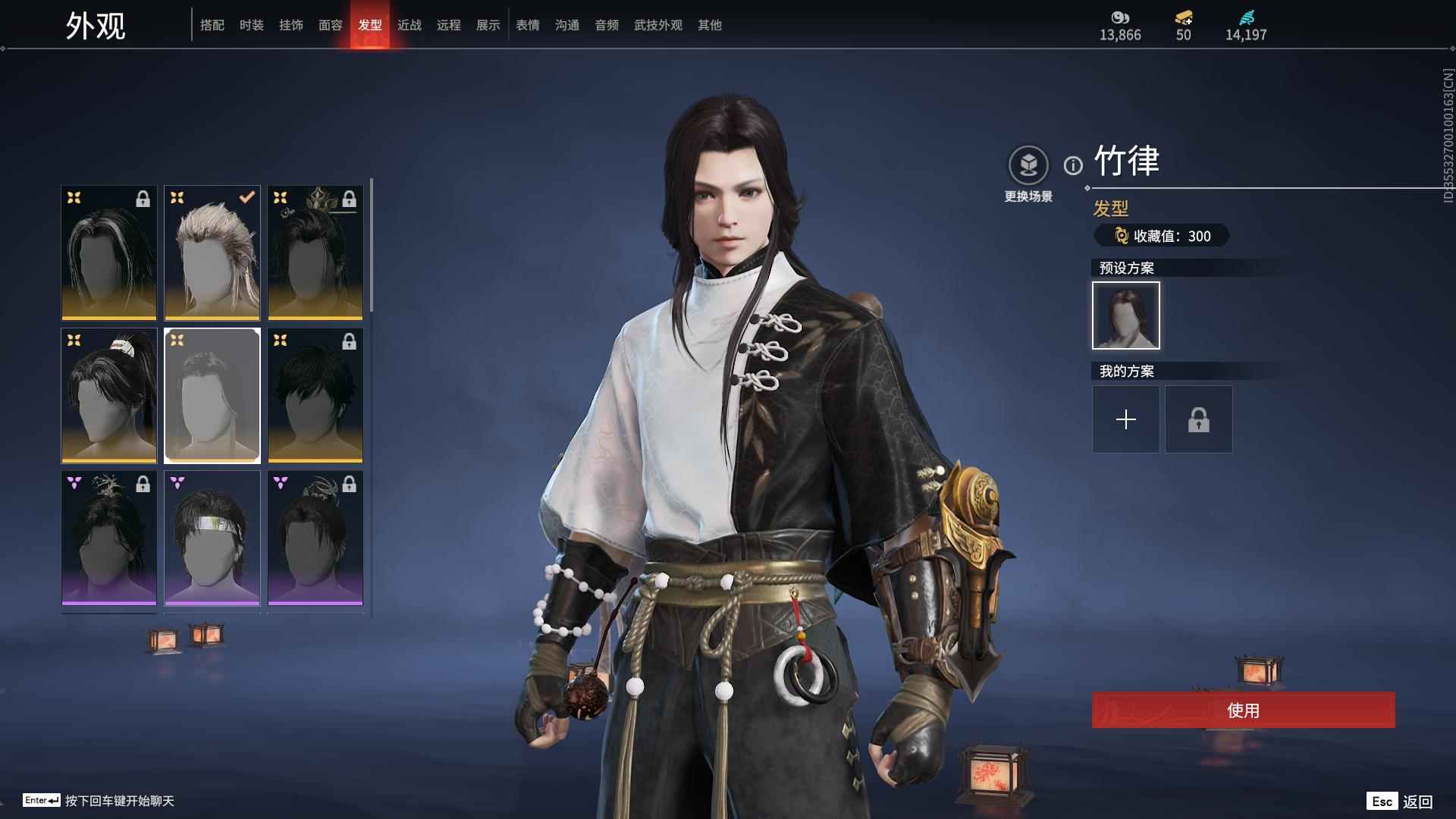Choose the spiky white-blond hairstyle
Image resolution: width=1456 pixels, height=819 pixels.
(212, 253)
